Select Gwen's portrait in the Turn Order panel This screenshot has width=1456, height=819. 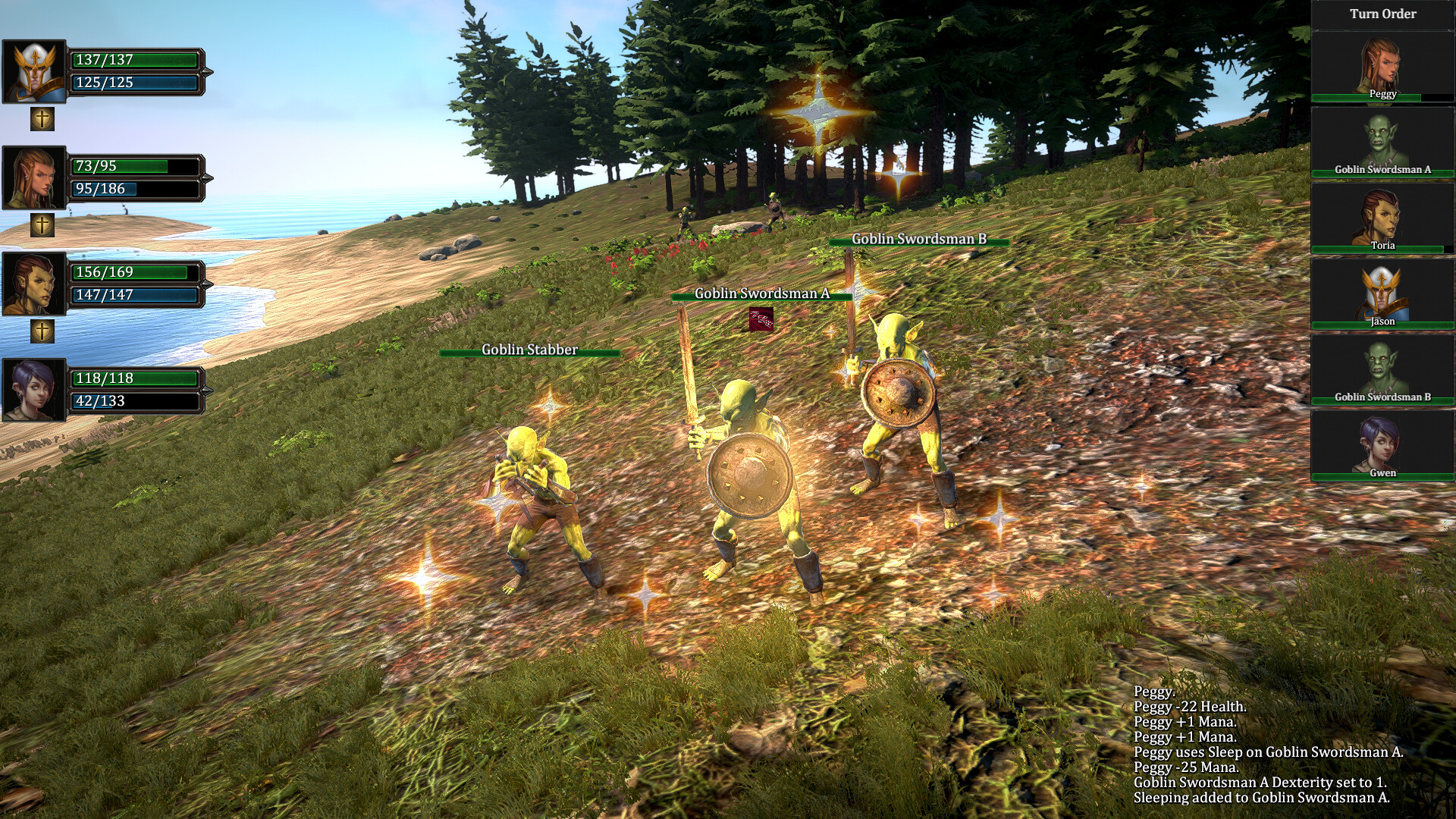(1382, 444)
